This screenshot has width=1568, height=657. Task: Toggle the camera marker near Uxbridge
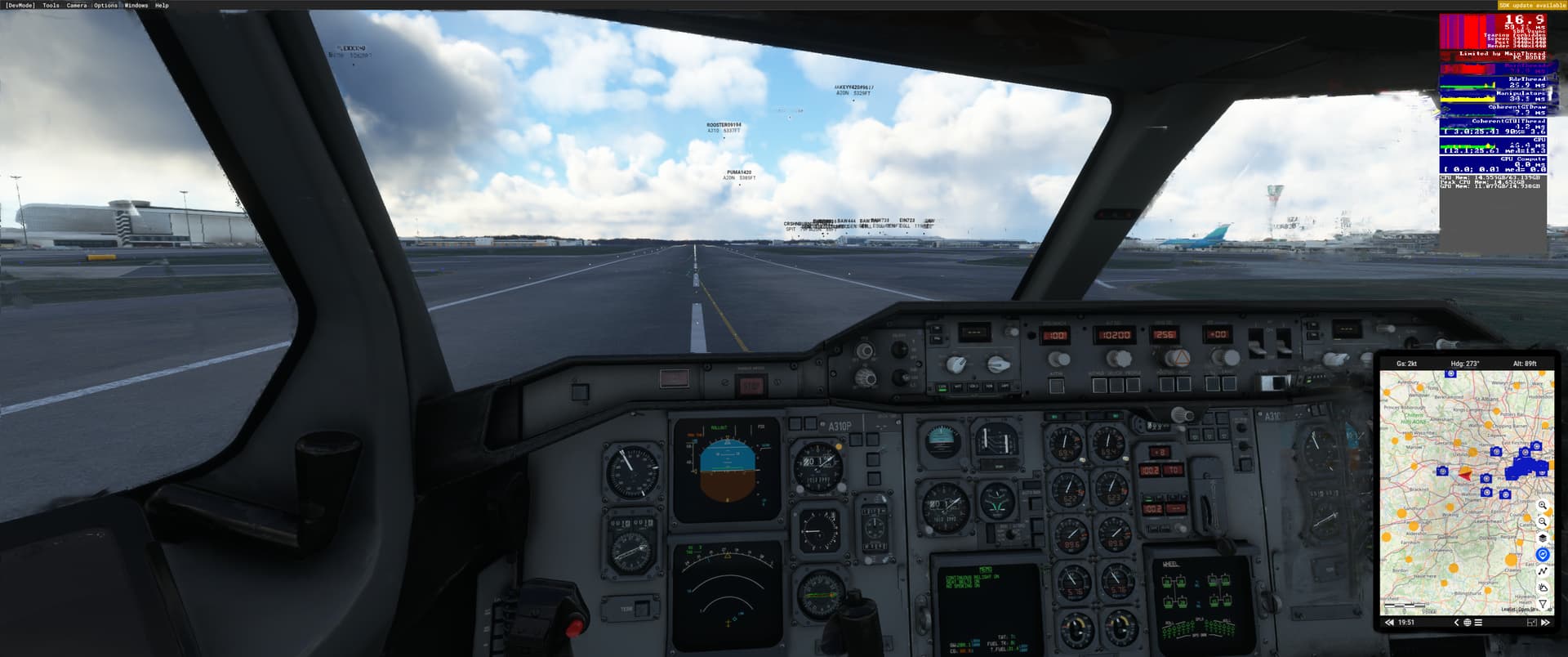point(1496,452)
